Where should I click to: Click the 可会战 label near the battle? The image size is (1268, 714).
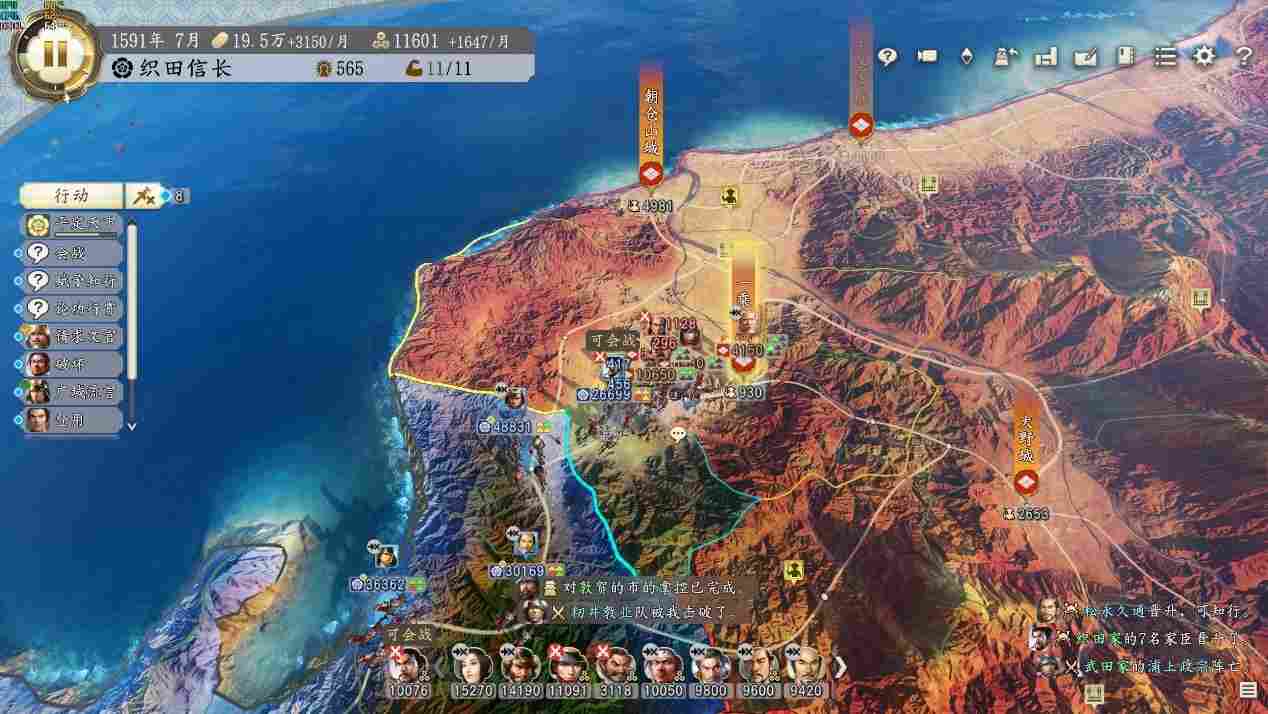click(x=609, y=341)
